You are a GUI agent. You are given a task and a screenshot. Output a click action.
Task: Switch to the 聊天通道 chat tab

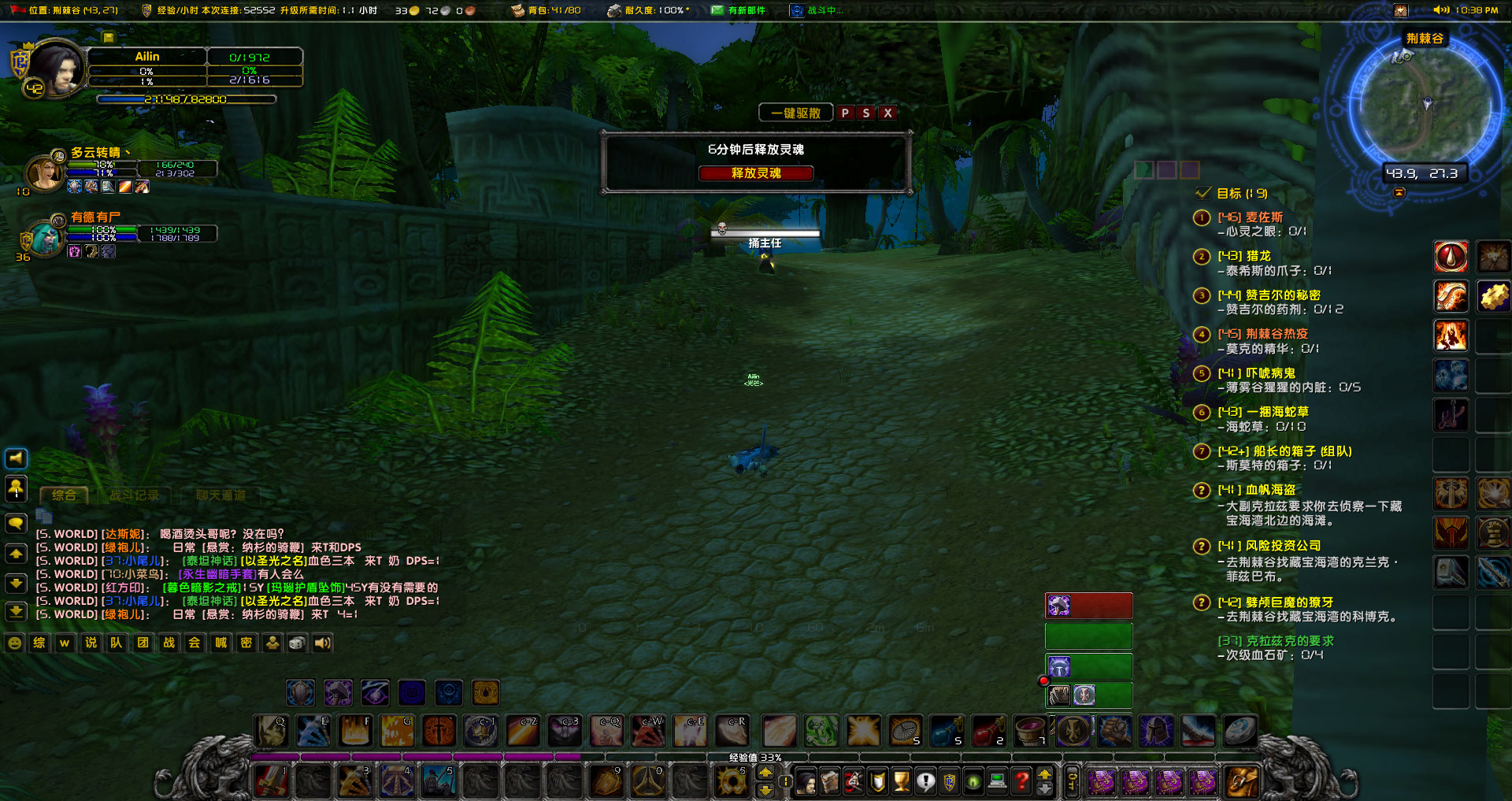[x=220, y=495]
